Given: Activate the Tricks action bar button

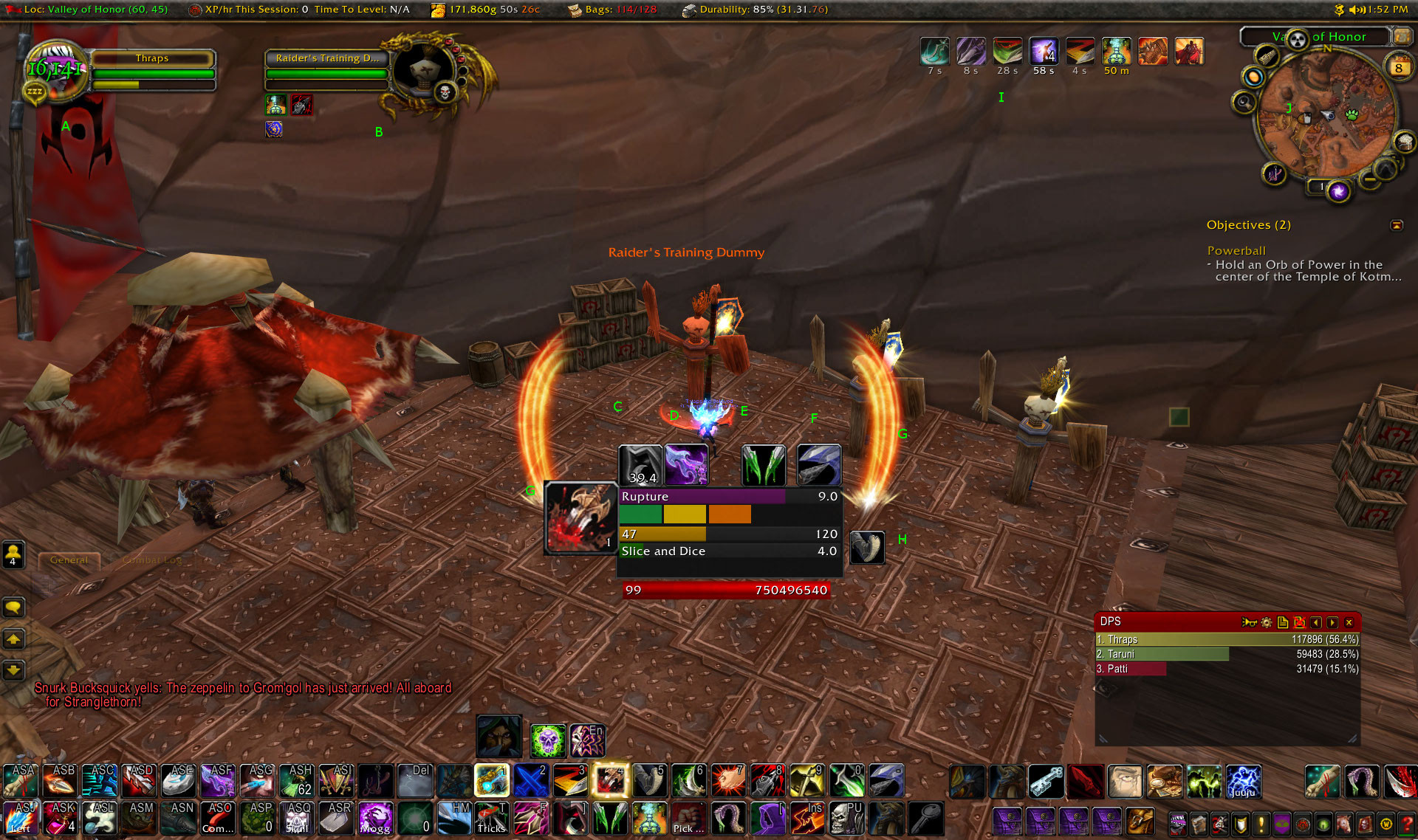Looking at the screenshot, I should 490,819.
